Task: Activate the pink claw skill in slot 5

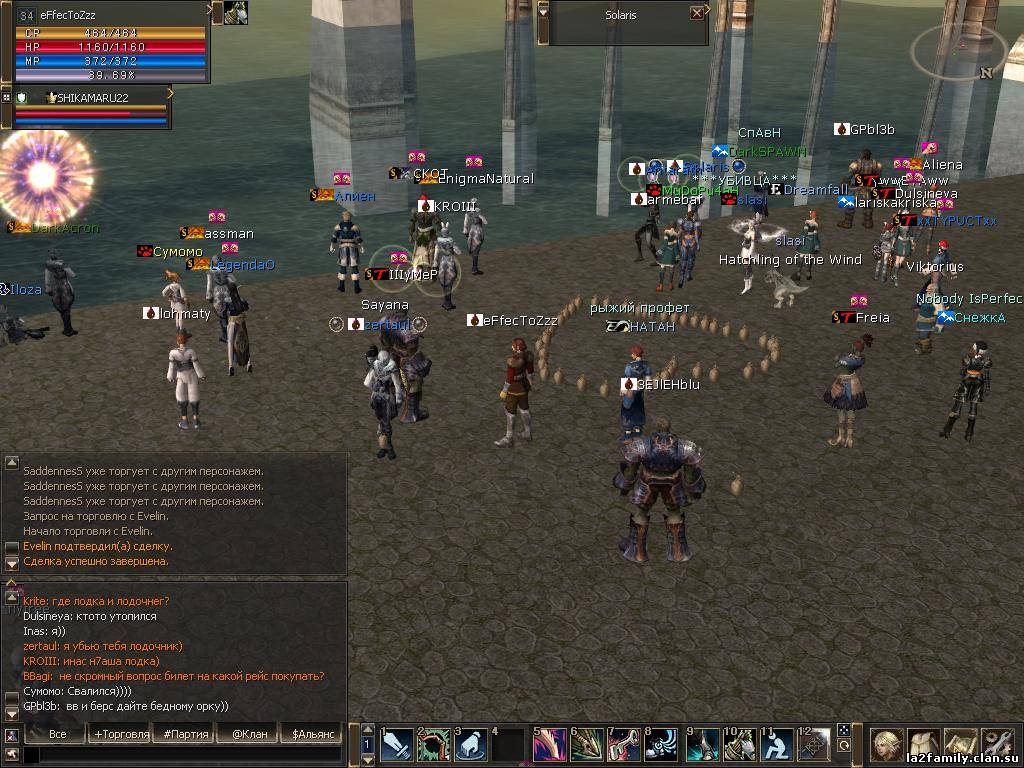Action: click(550, 745)
